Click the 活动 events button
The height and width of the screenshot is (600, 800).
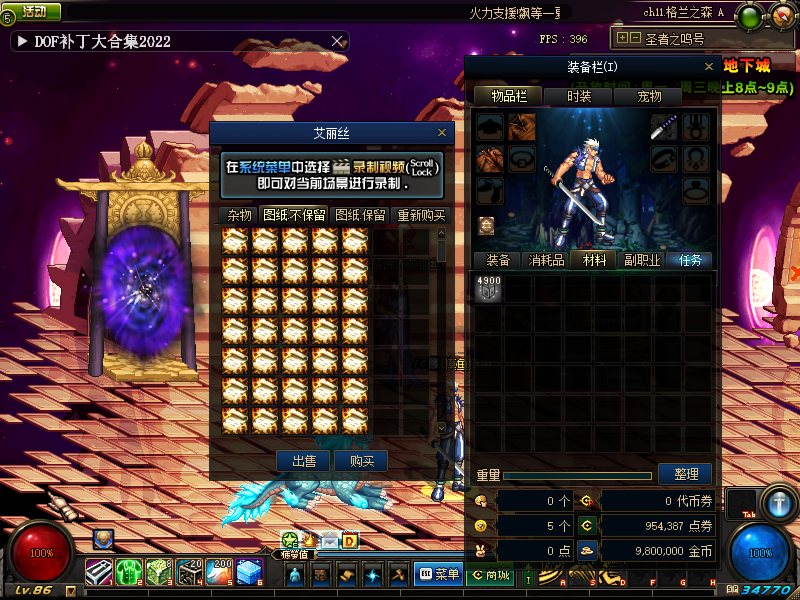tap(35, 12)
